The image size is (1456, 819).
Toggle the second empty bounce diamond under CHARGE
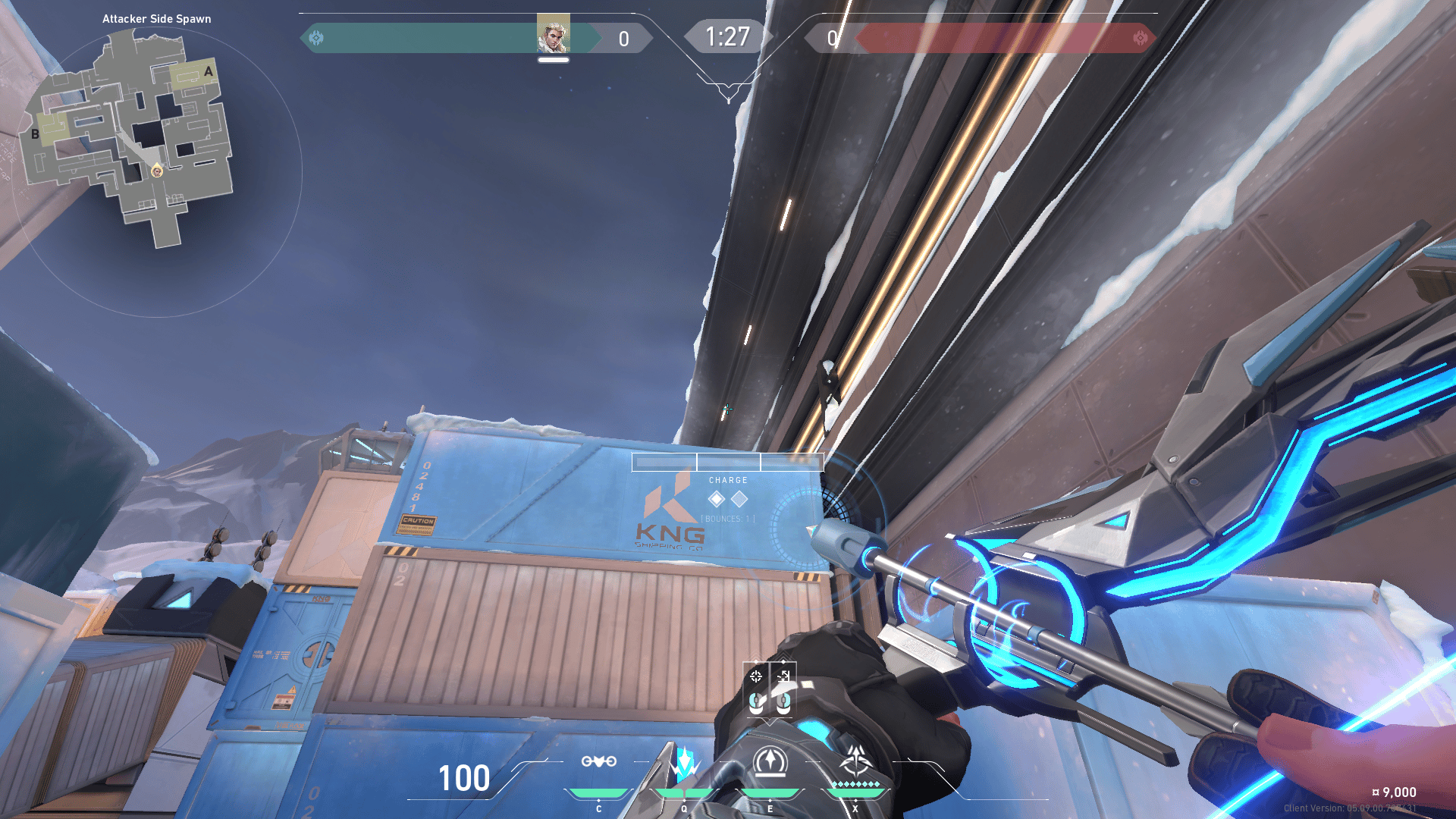click(x=740, y=499)
